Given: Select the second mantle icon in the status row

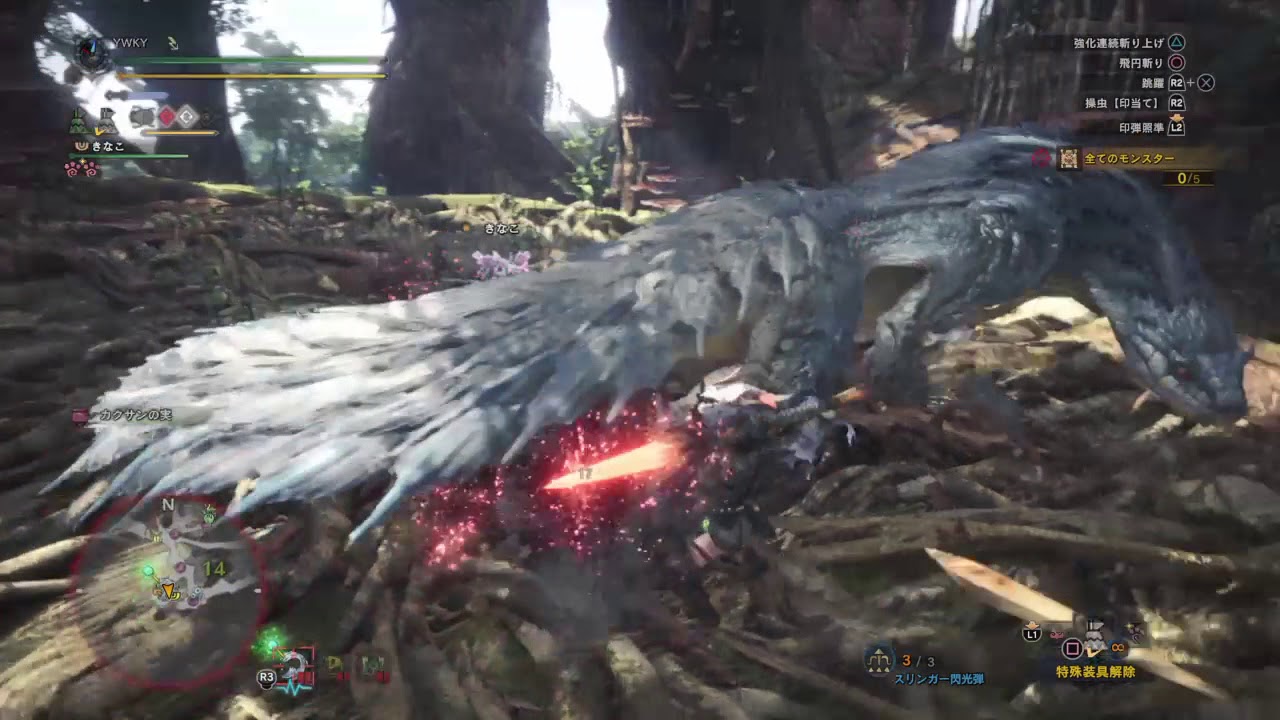Looking at the screenshot, I should 106,123.
